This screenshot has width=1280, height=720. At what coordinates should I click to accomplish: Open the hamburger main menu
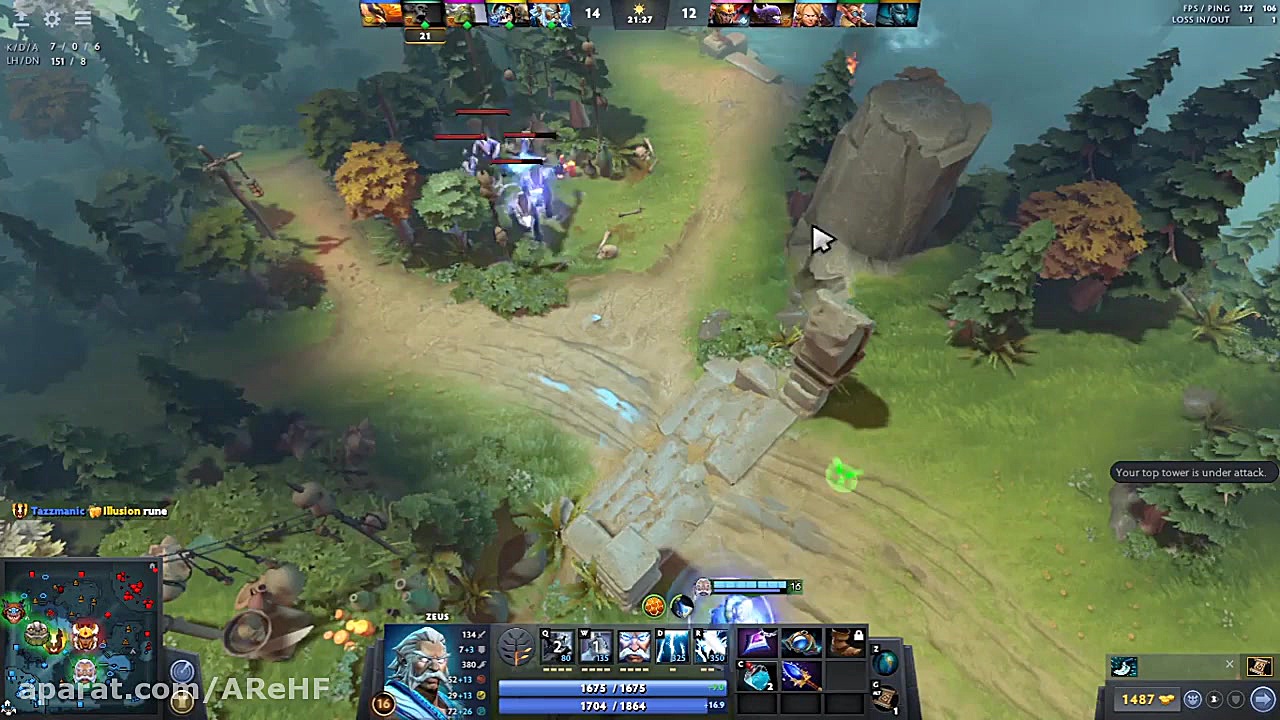point(83,17)
